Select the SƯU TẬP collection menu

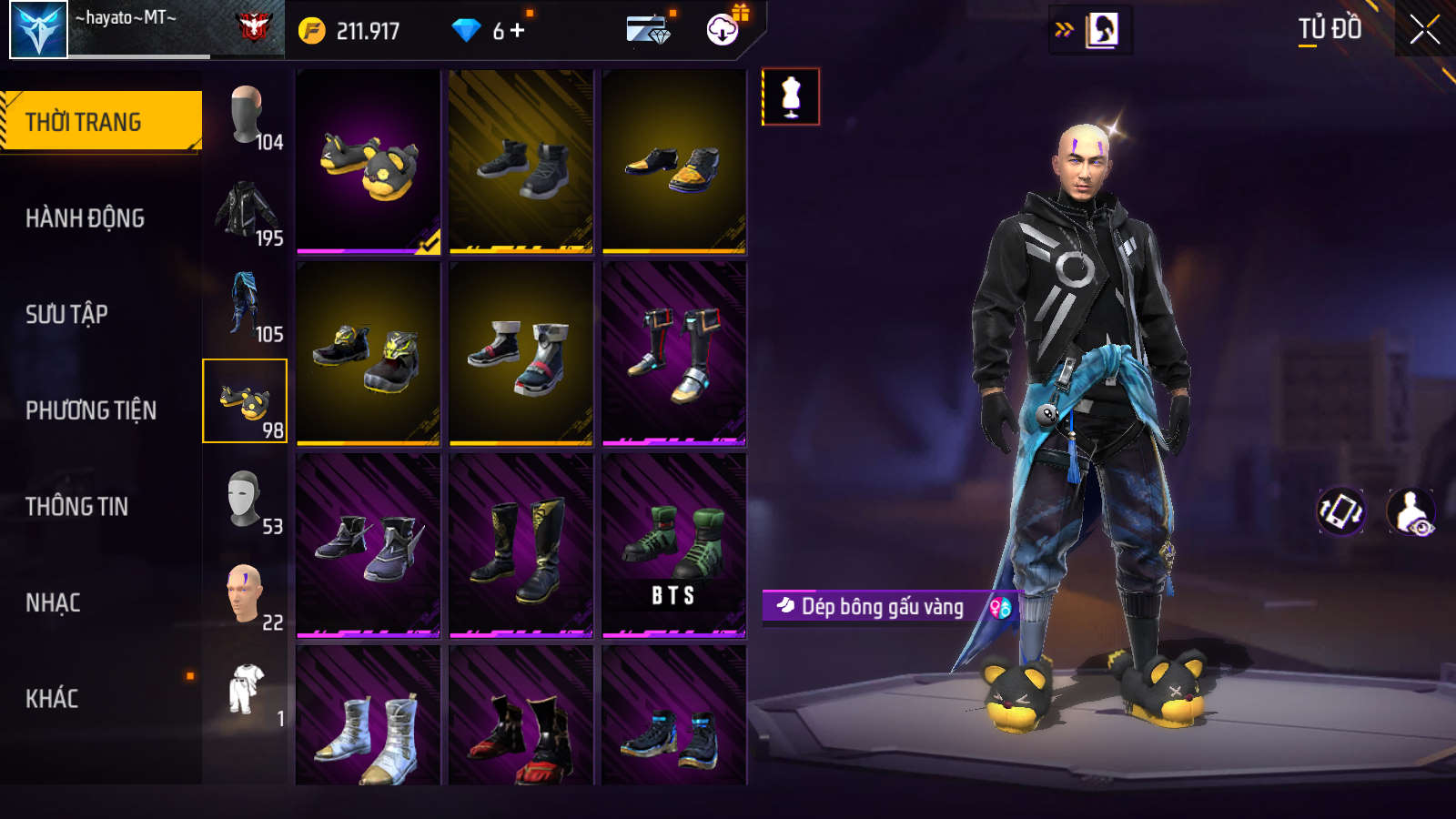[x=66, y=315]
